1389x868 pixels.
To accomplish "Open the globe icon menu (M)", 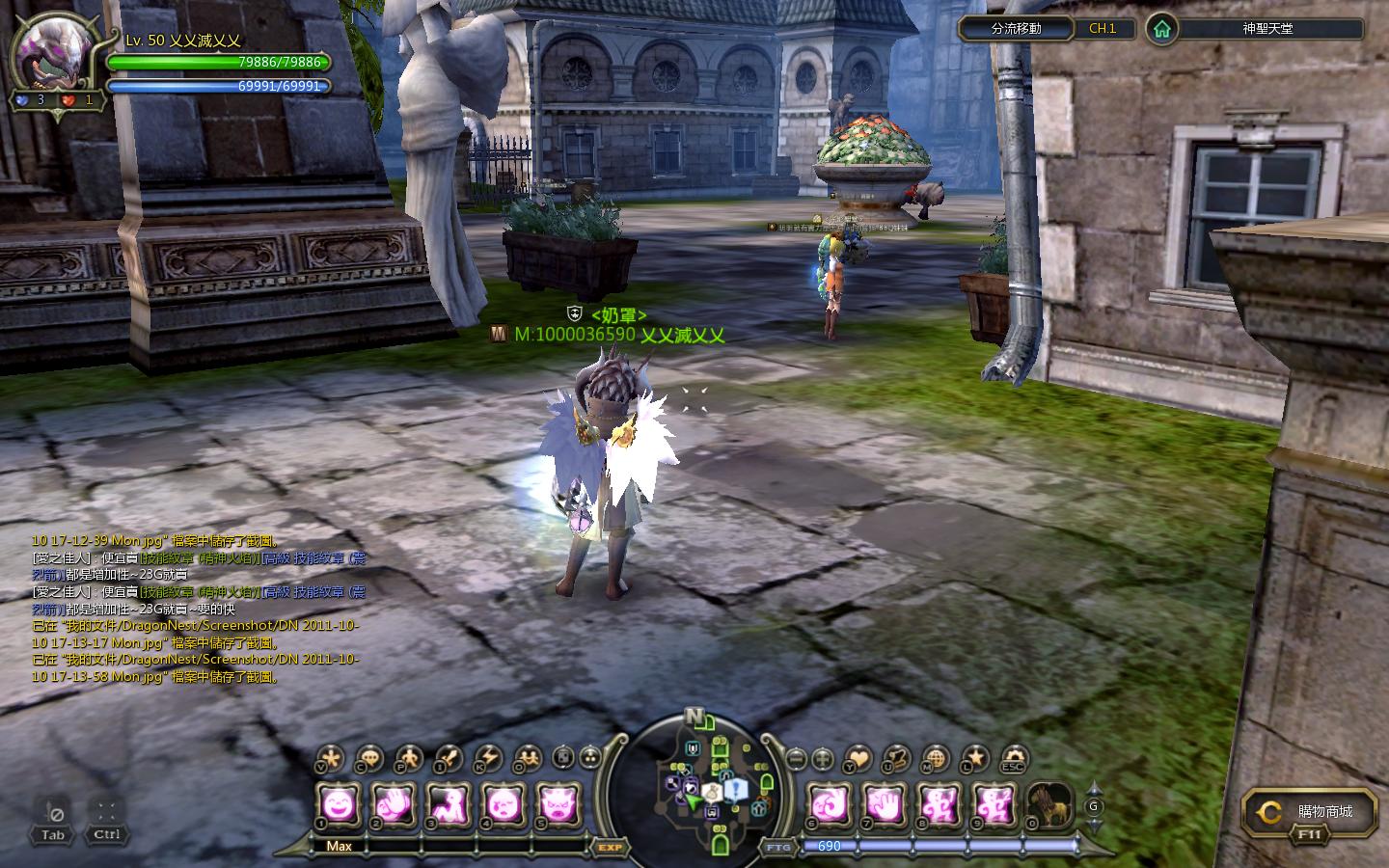I will click(x=935, y=758).
